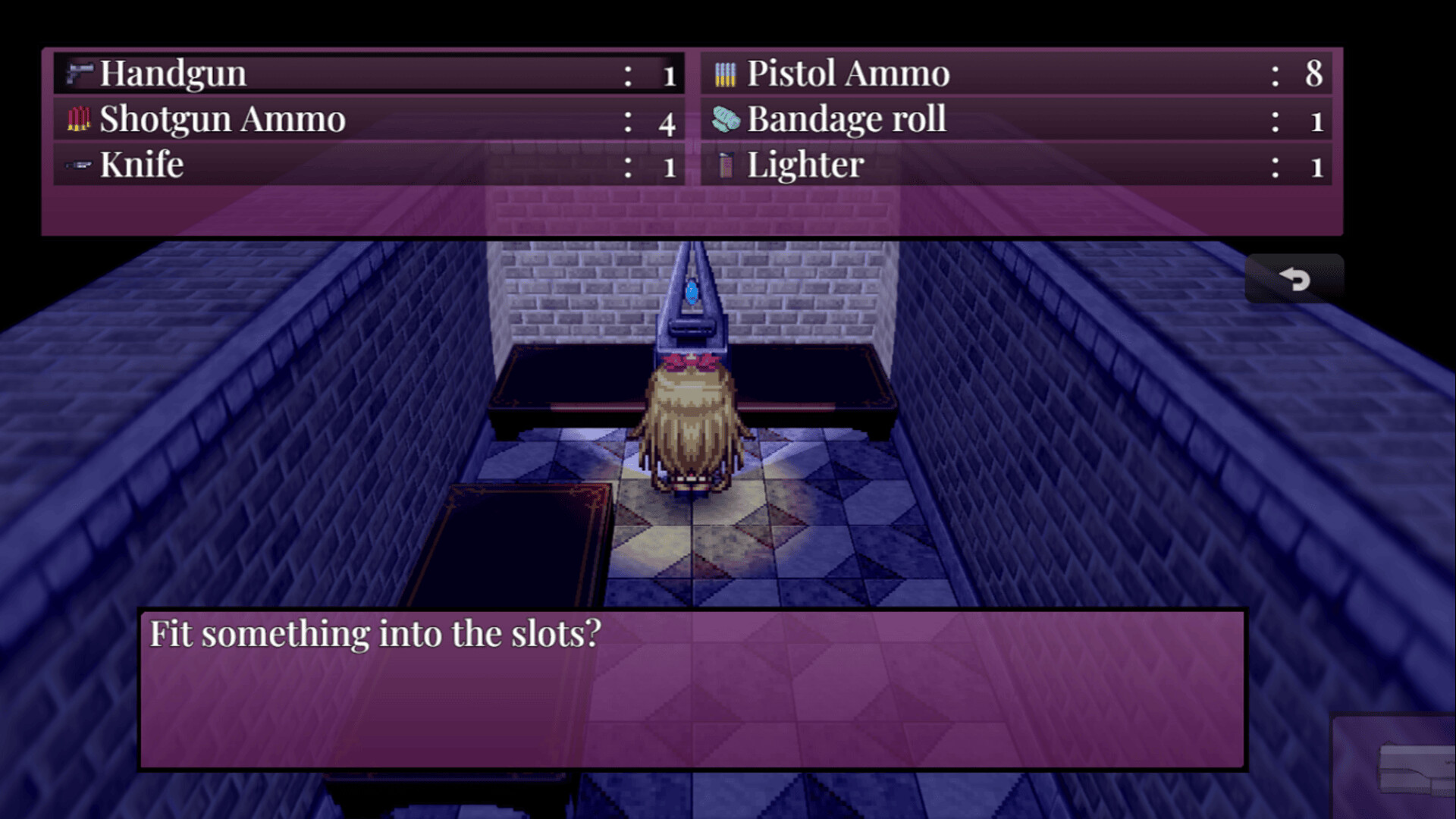Image resolution: width=1456 pixels, height=819 pixels.
Task: Choose Shotgun Ammo from the item list
Action: (x=369, y=119)
